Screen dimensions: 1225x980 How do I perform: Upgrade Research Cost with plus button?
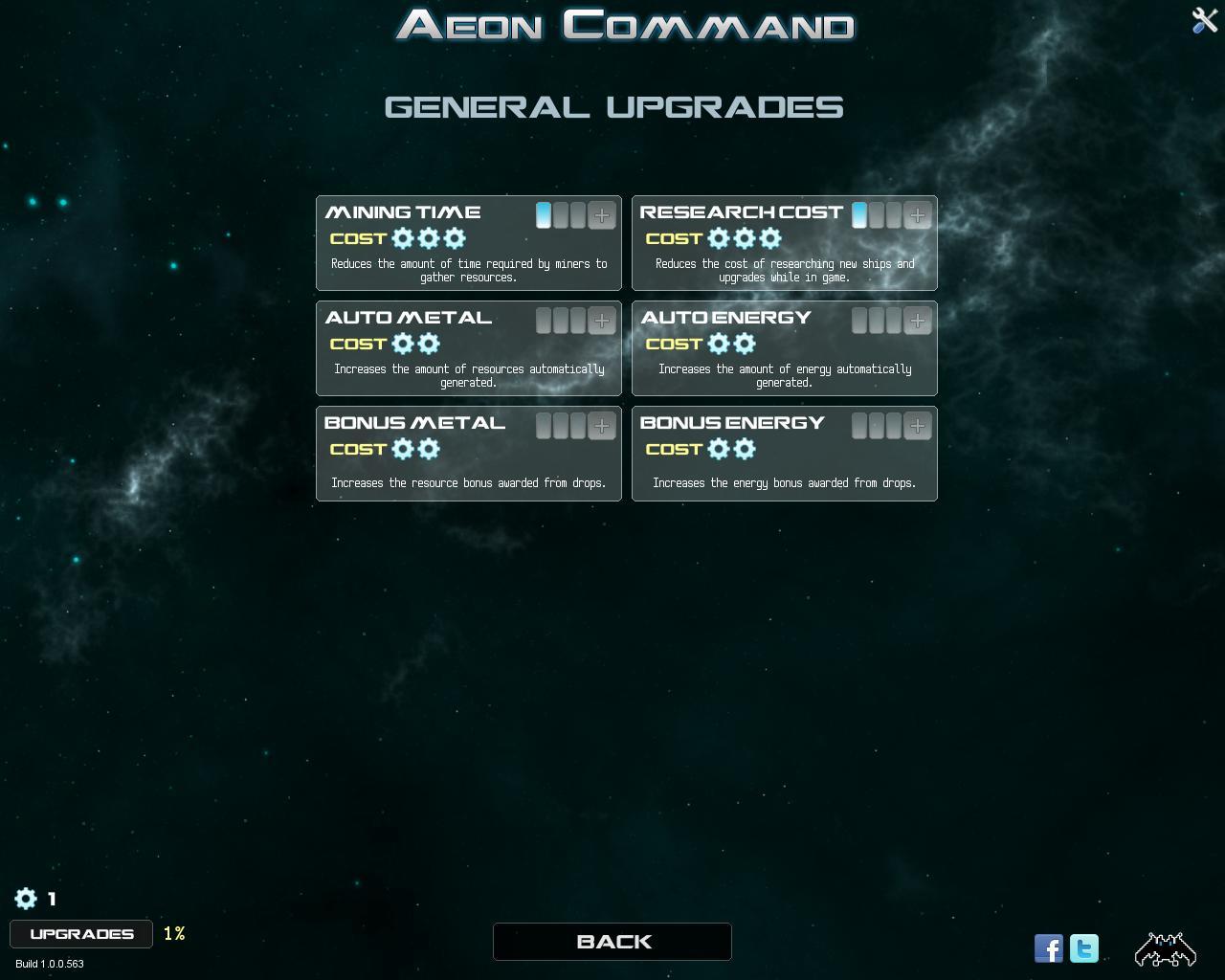pos(917,215)
